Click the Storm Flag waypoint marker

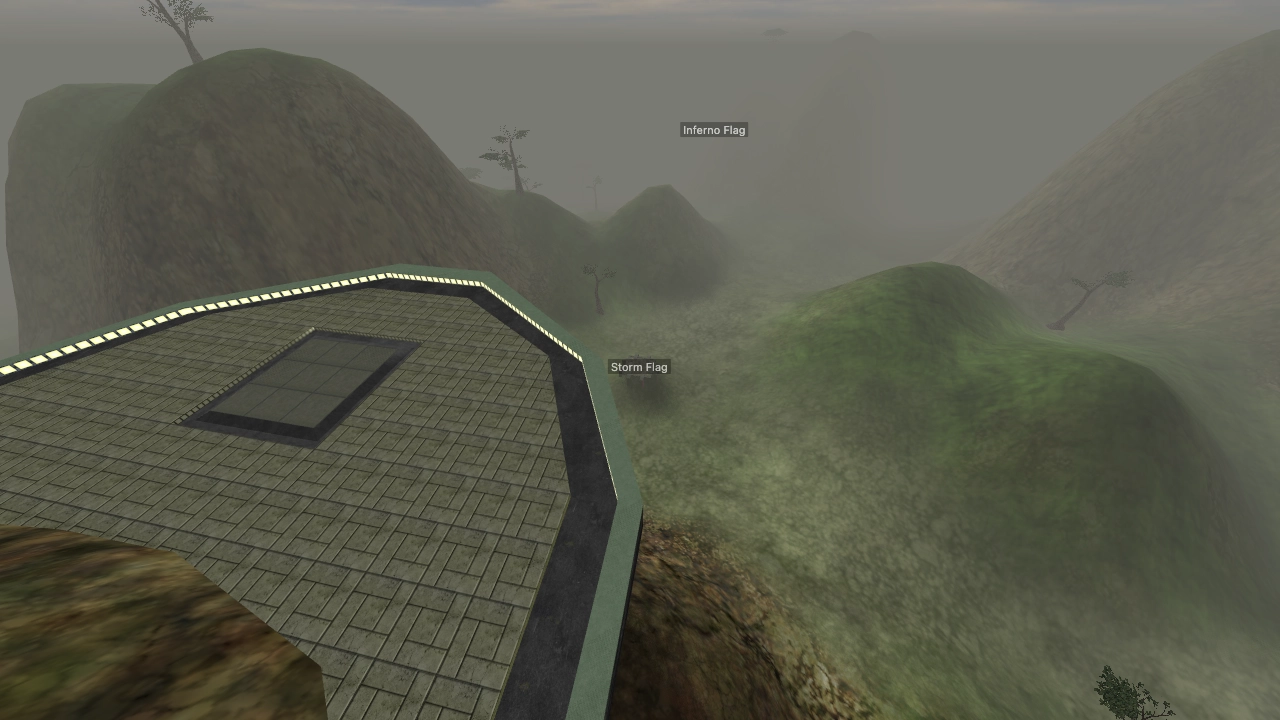639,367
